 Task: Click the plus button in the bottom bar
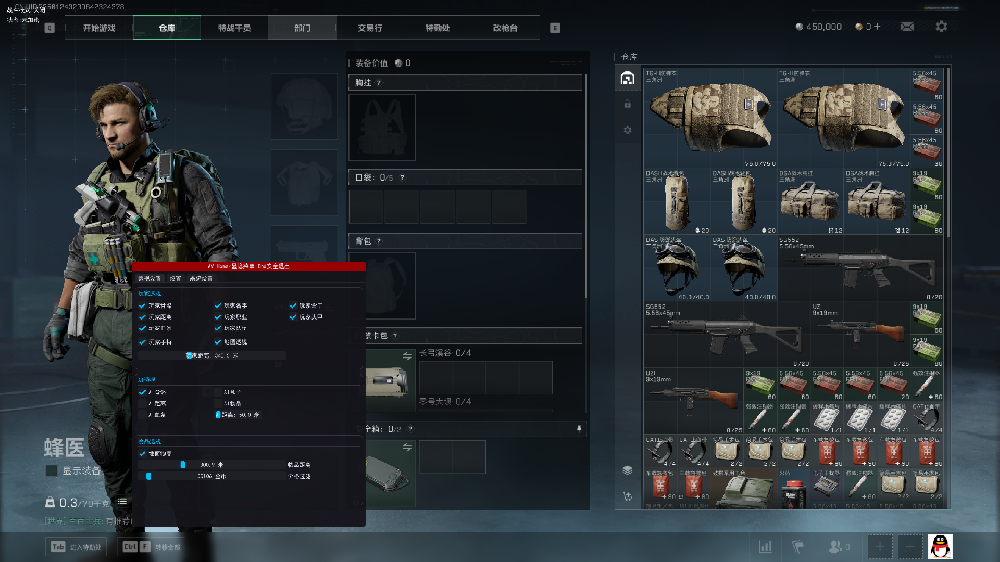click(879, 547)
